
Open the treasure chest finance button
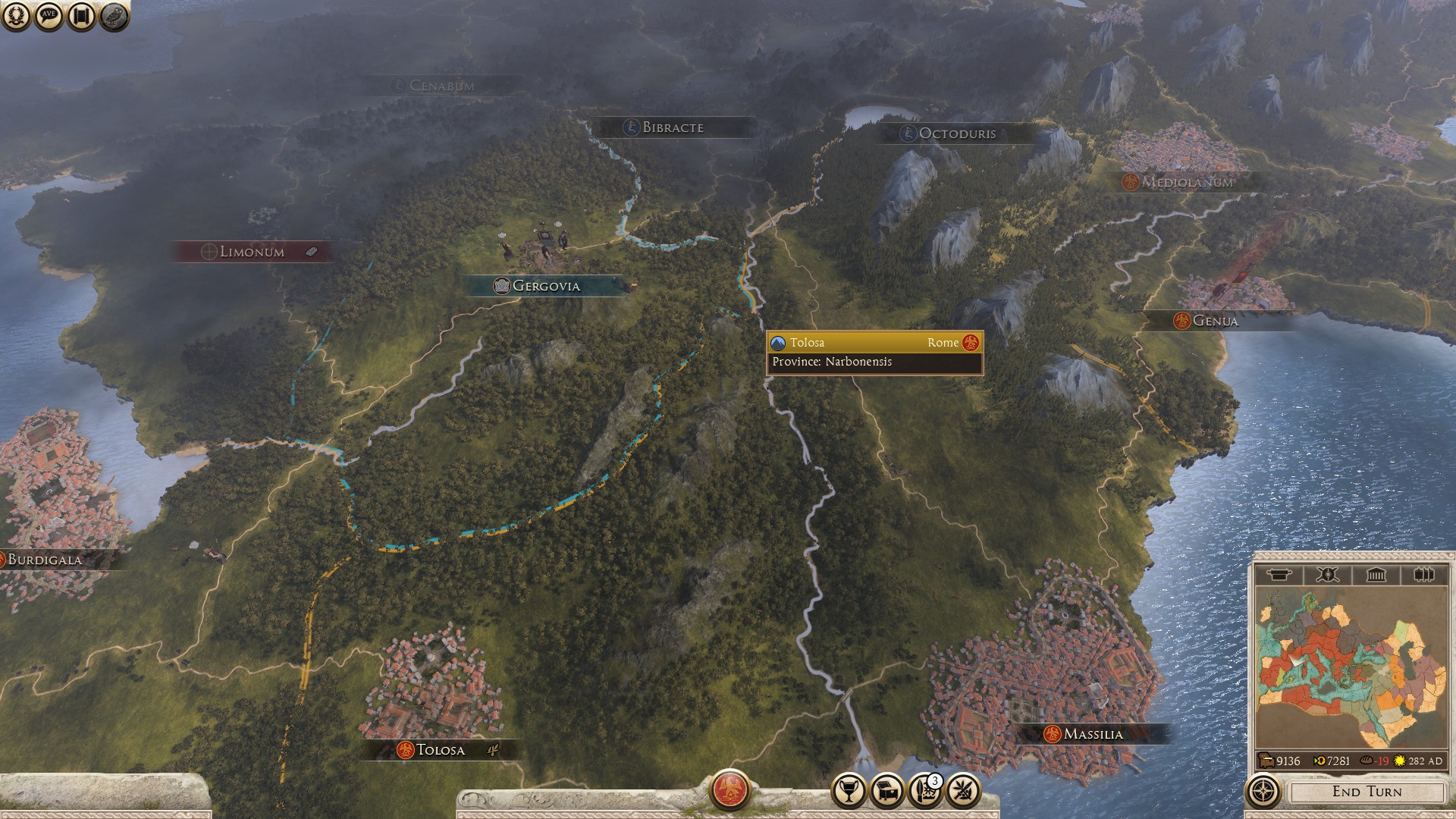click(886, 792)
